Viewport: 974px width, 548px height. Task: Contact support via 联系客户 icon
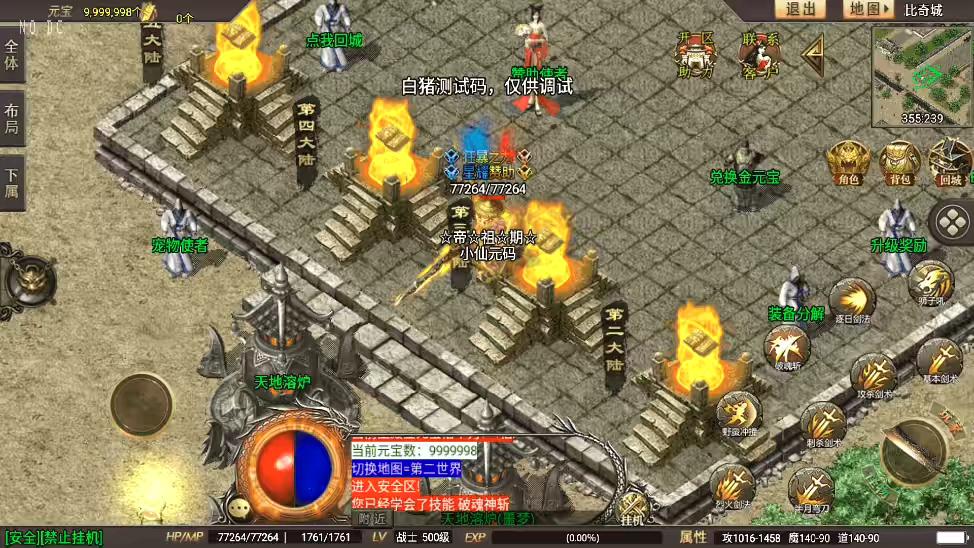[x=761, y=54]
